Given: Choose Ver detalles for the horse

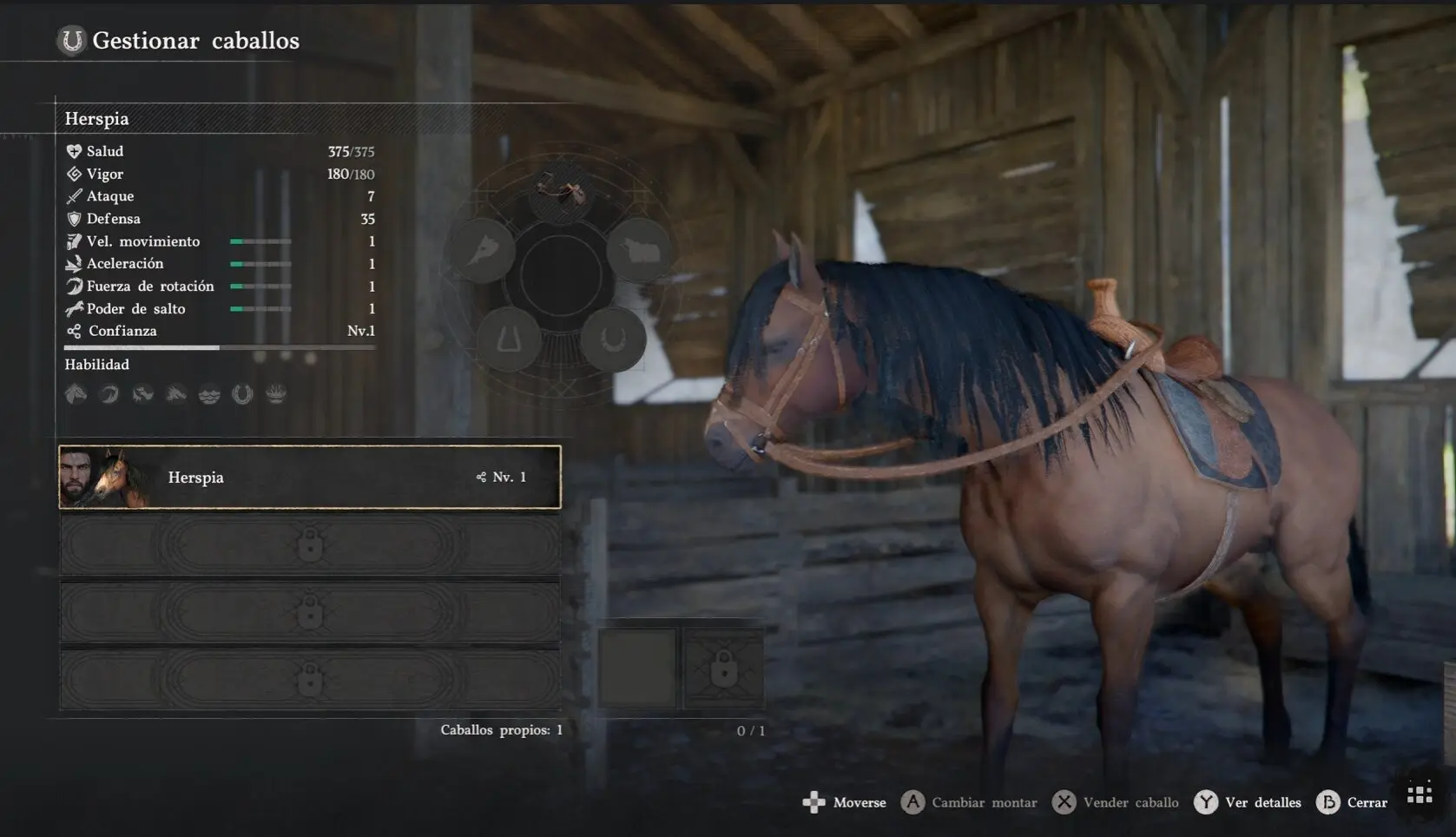Looking at the screenshot, I should (1248, 802).
